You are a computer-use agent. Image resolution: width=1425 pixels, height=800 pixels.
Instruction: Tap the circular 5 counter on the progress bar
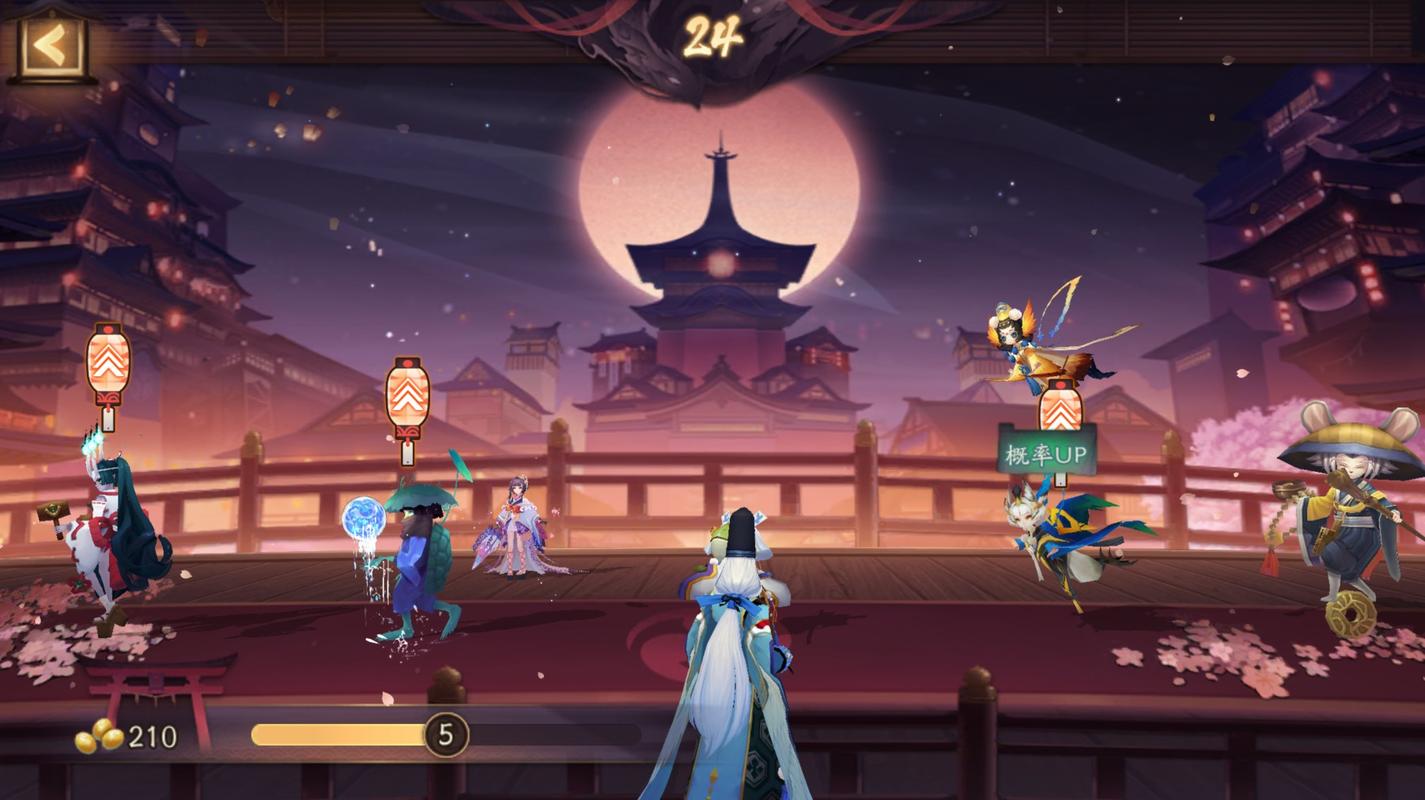448,733
